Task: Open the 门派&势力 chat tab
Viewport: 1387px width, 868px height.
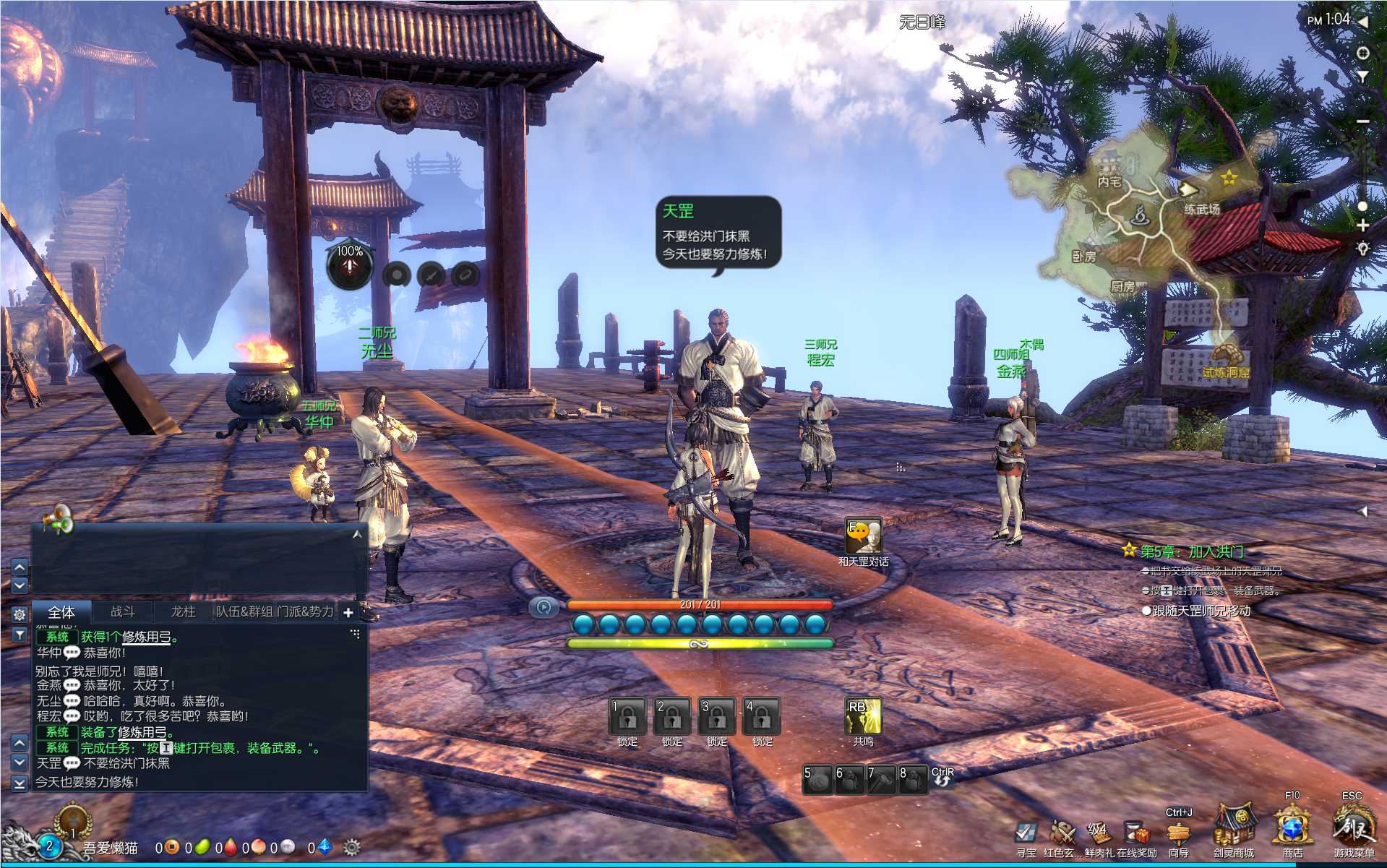Action: tap(305, 611)
